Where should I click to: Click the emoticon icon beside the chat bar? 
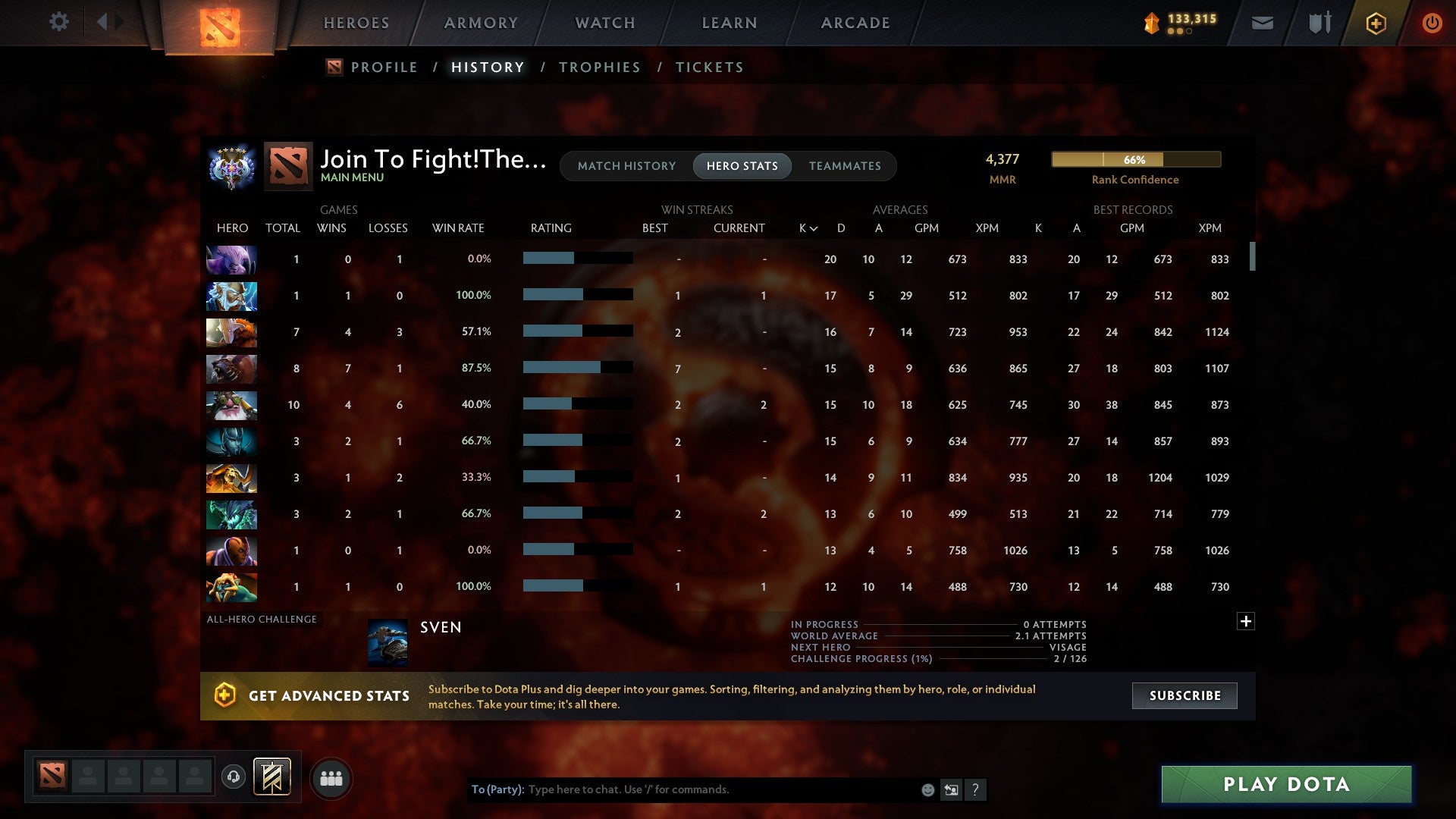(928, 789)
